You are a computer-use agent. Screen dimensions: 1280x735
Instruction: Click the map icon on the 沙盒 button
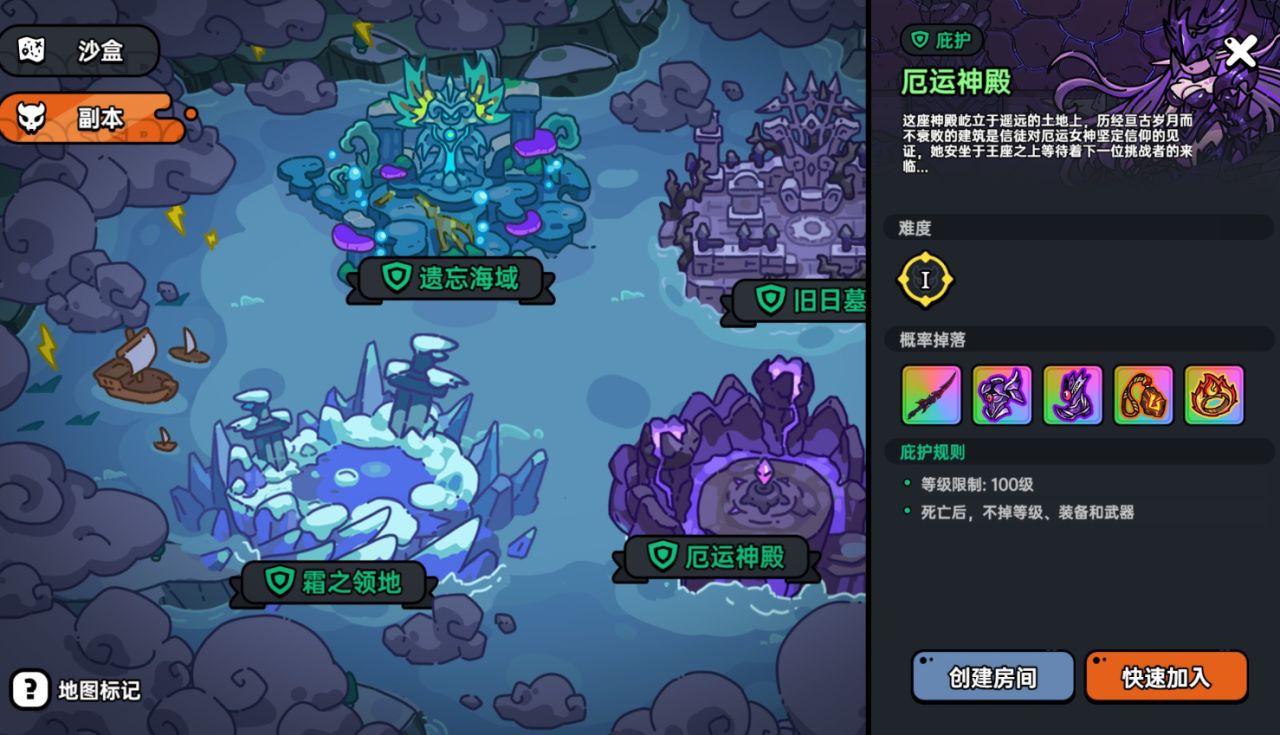coord(30,49)
